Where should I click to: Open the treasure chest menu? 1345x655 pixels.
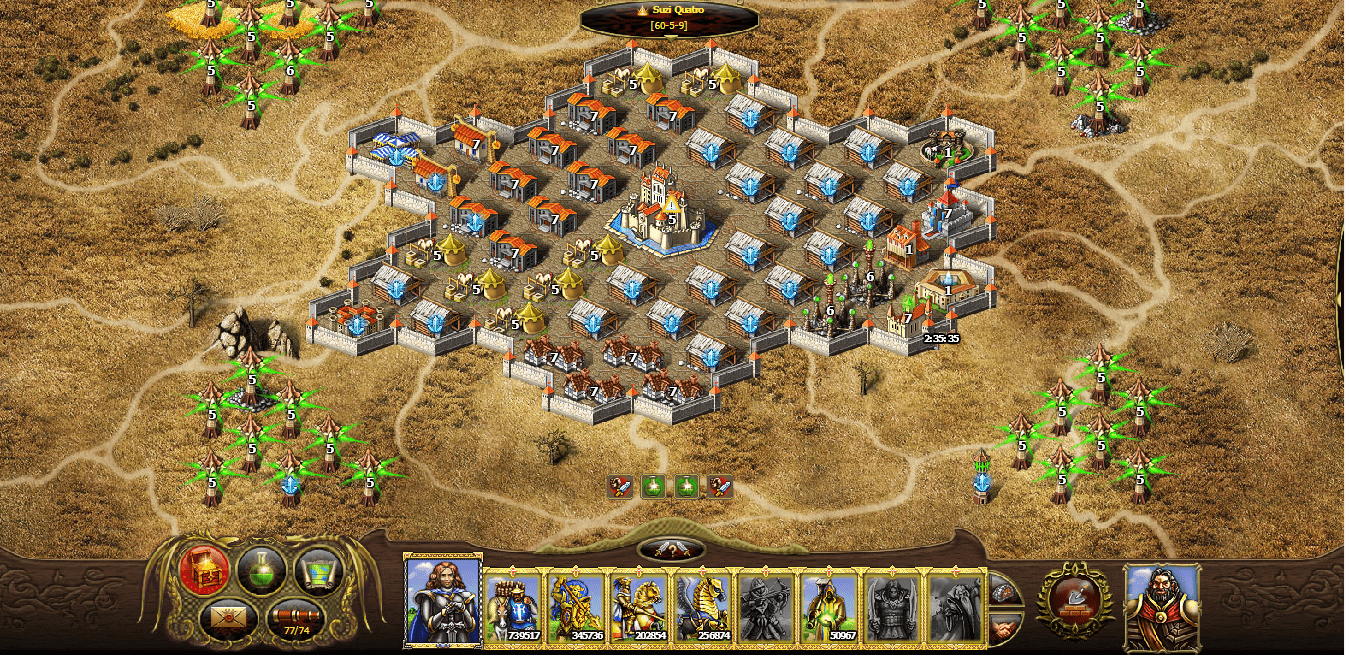204,571
